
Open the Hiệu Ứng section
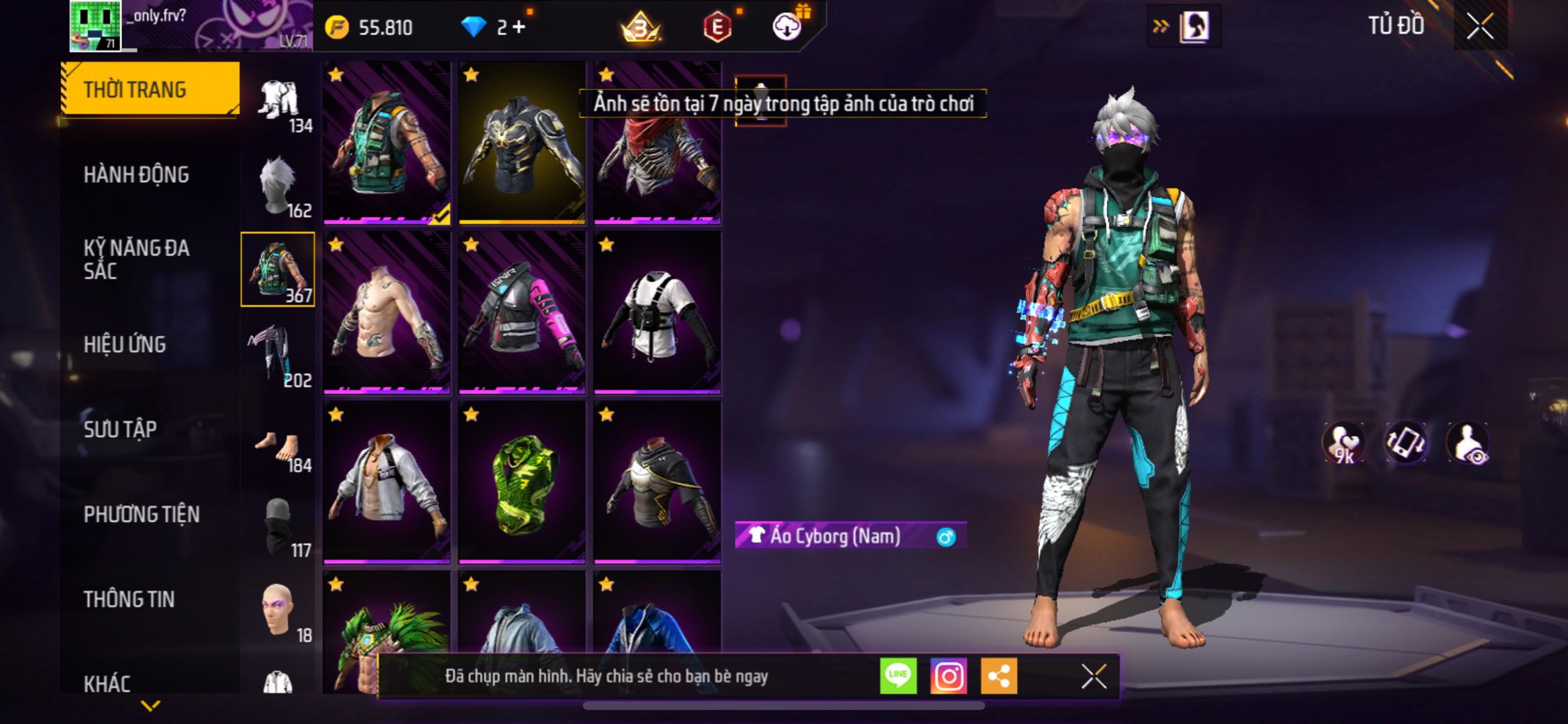coord(125,344)
